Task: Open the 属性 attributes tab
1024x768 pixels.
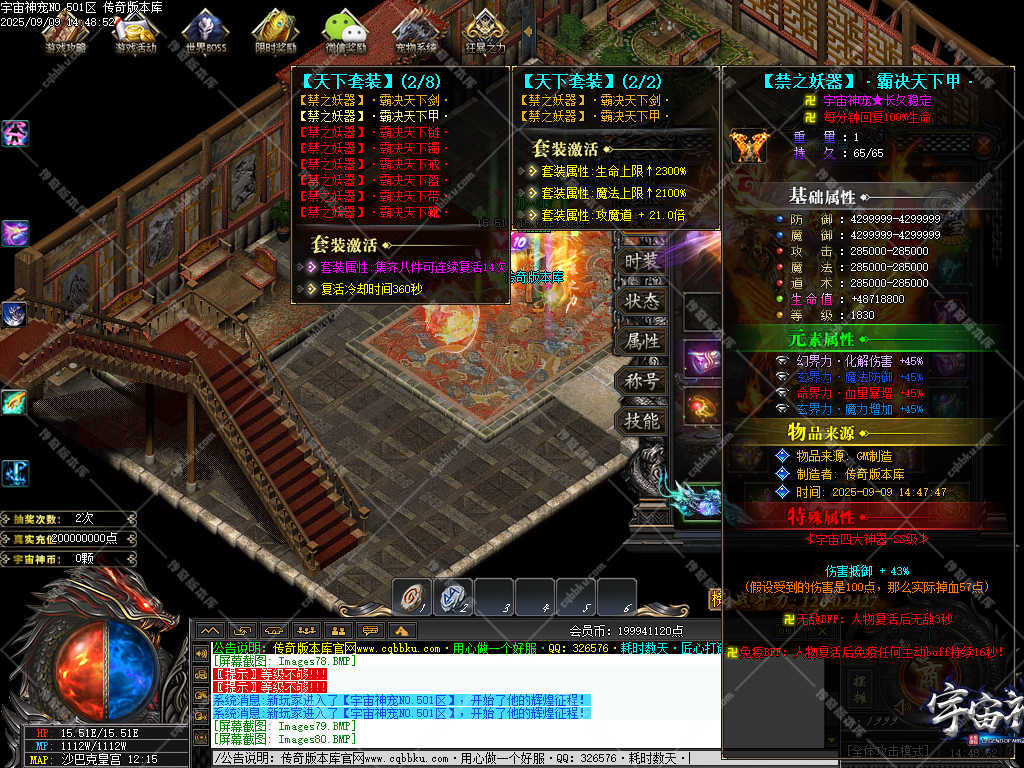Action: click(641, 341)
